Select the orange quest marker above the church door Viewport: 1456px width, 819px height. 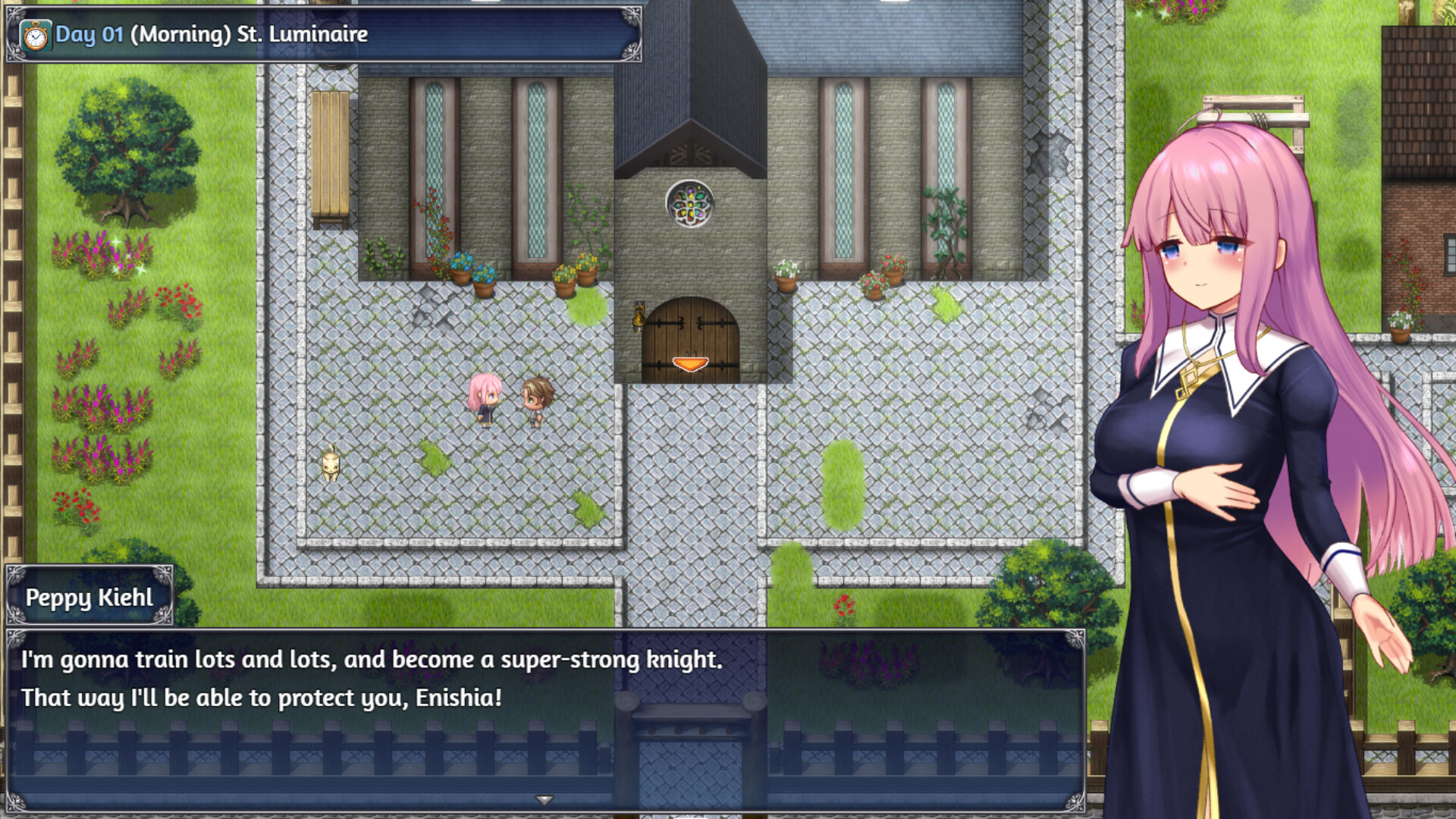tap(689, 363)
